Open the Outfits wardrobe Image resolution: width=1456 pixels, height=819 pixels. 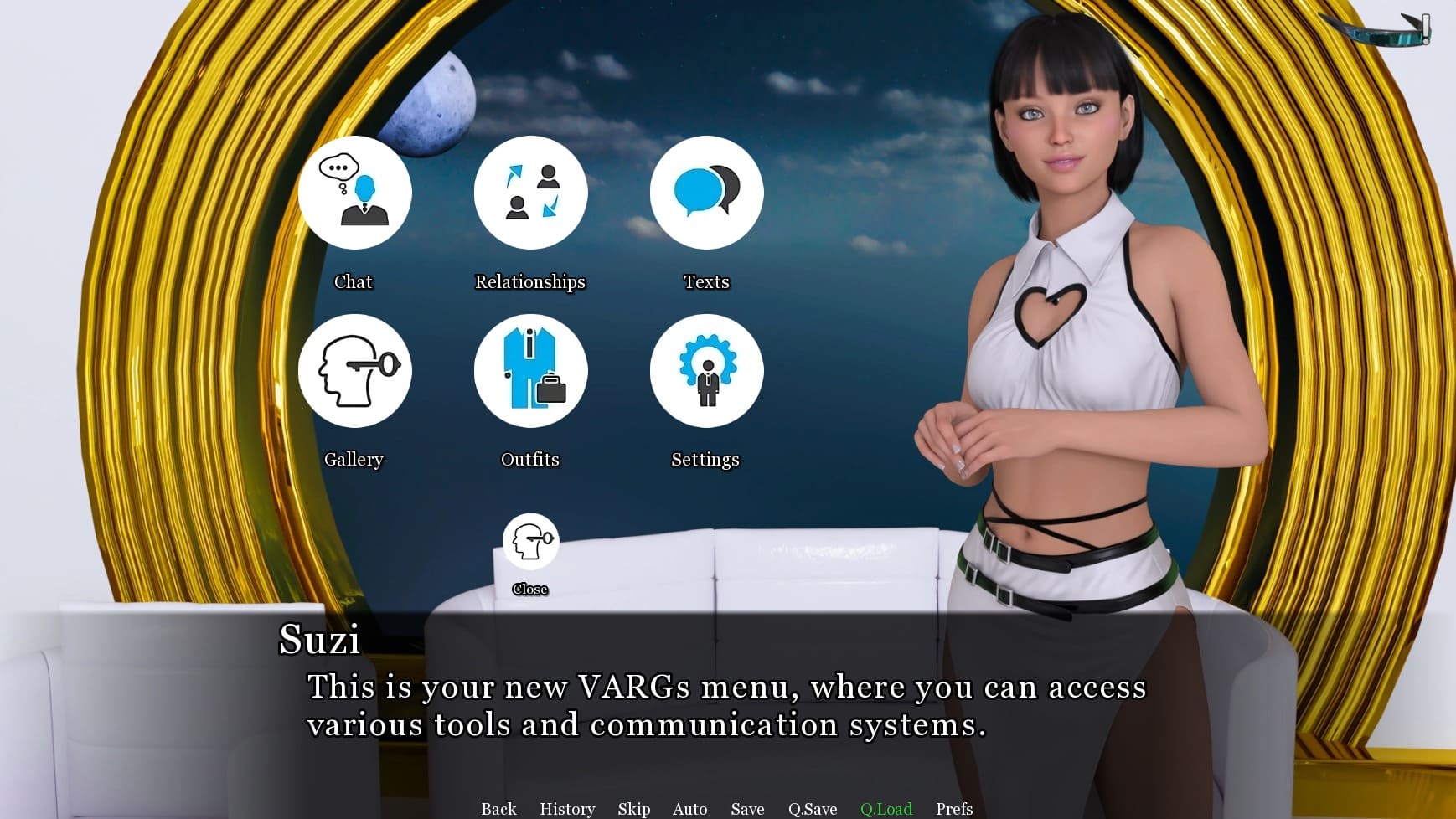pos(530,371)
